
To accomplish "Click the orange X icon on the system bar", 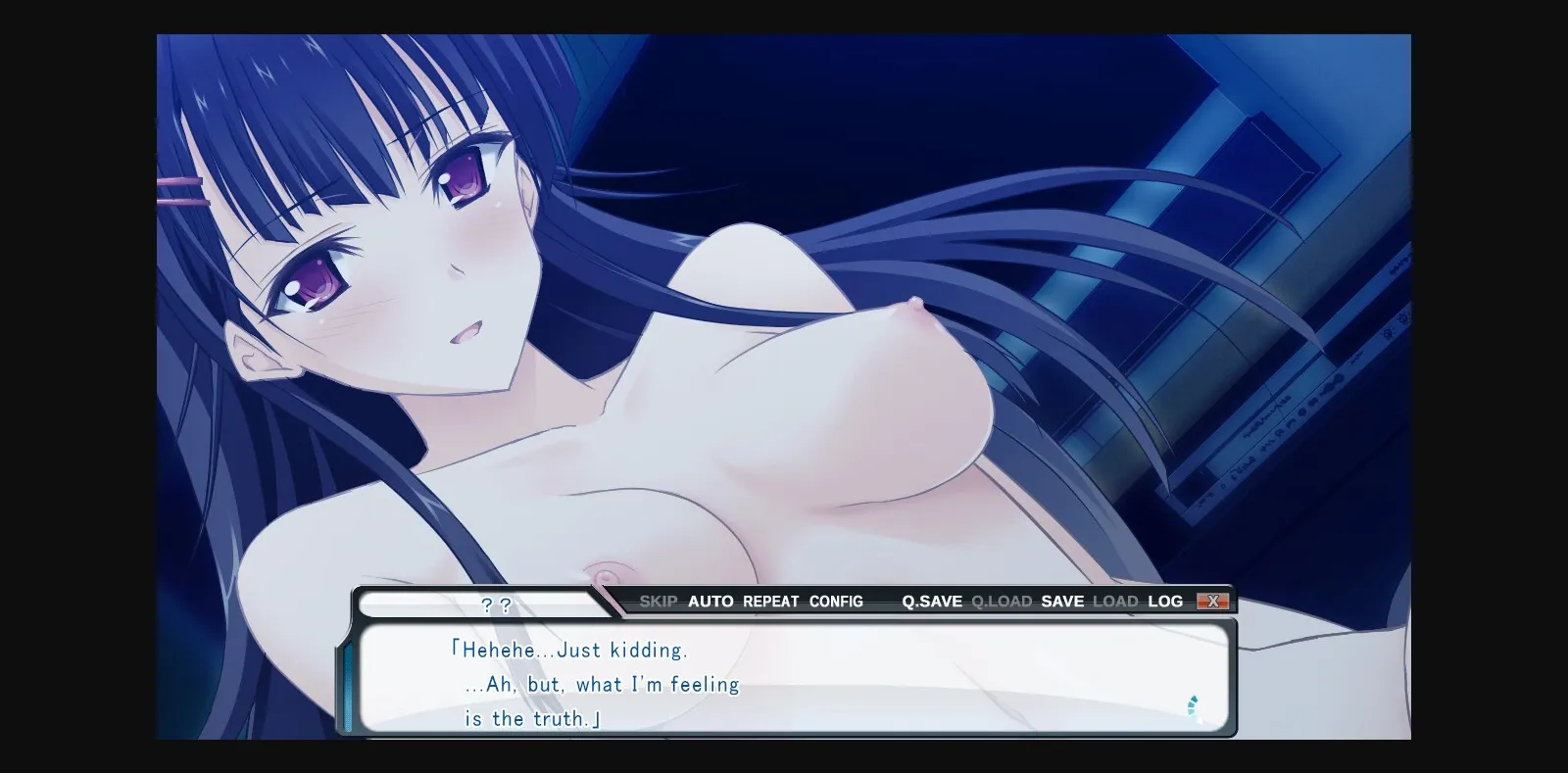I will 1214,601.
